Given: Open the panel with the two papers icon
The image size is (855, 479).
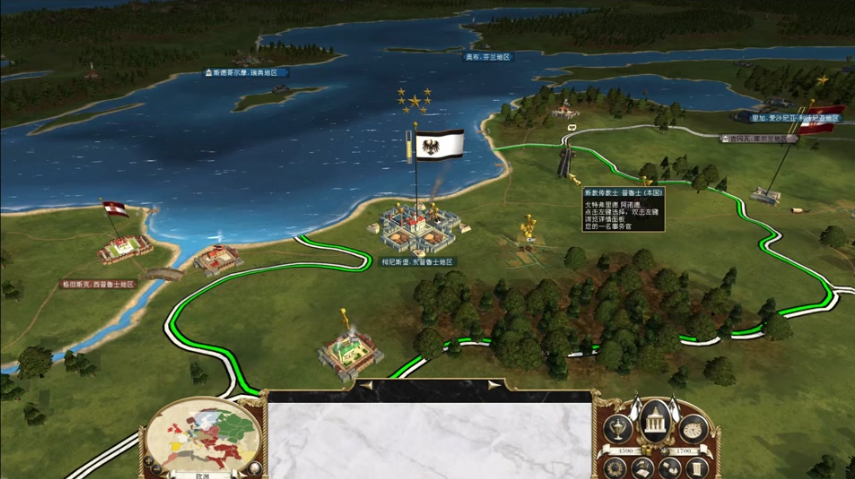Looking at the screenshot, I should point(670,467).
